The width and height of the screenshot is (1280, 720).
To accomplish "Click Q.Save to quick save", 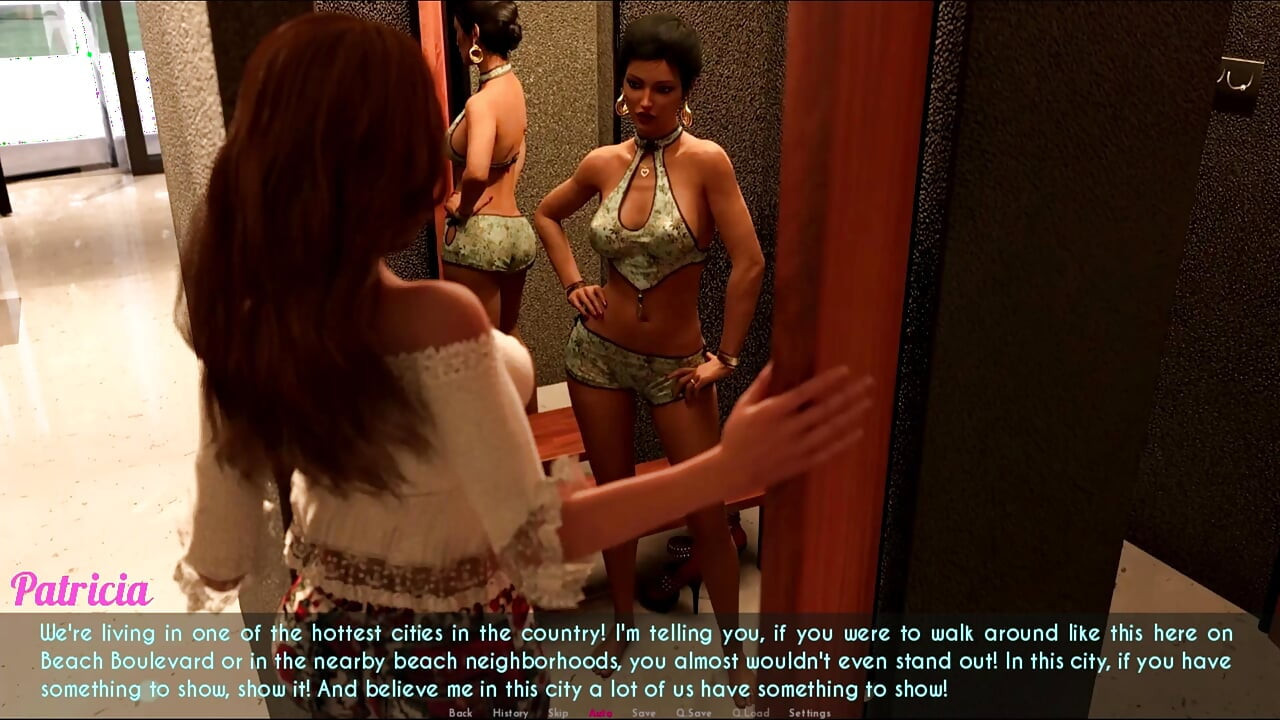I will point(694,713).
